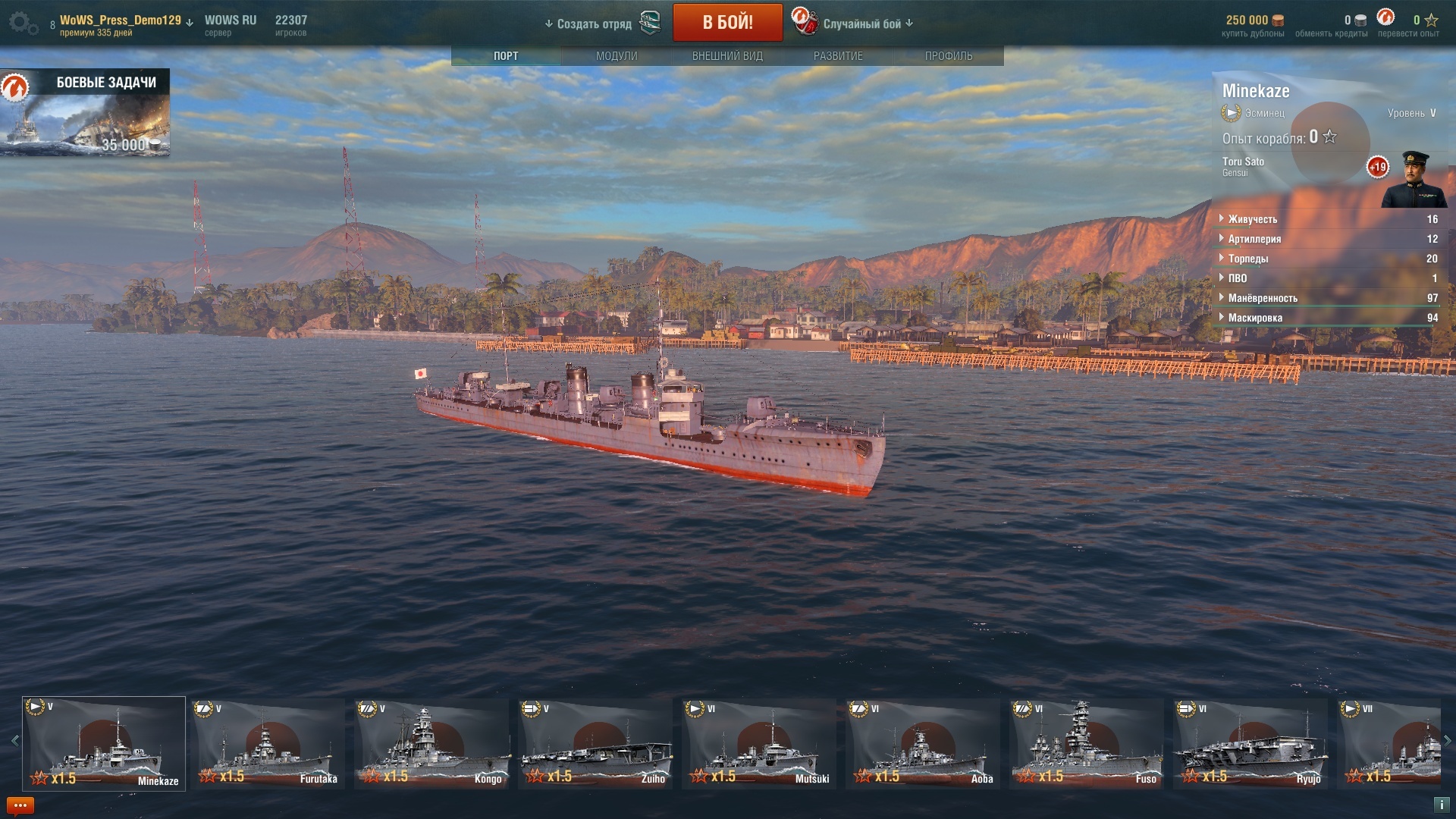Open the Боевые задачи combat missions panel
The image size is (1456, 819).
coord(85,113)
